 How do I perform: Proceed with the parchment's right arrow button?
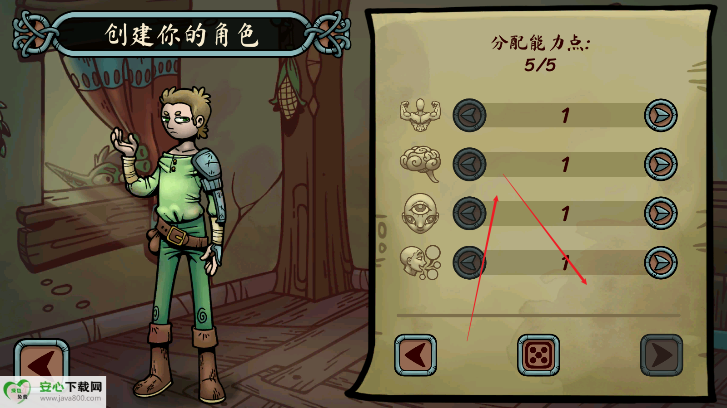coord(660,355)
